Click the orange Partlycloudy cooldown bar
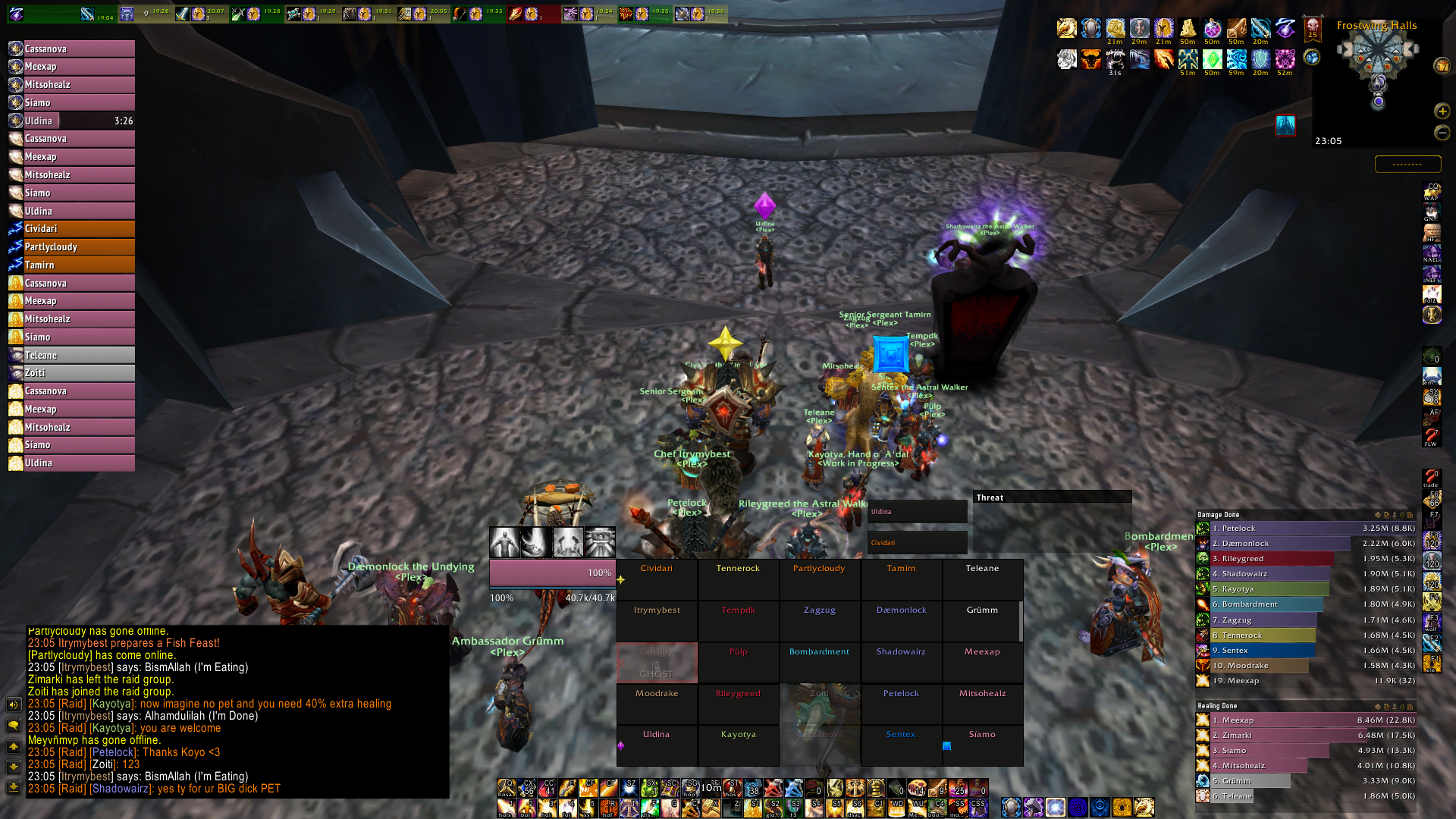1456x819 pixels. pyautogui.click(x=72, y=247)
